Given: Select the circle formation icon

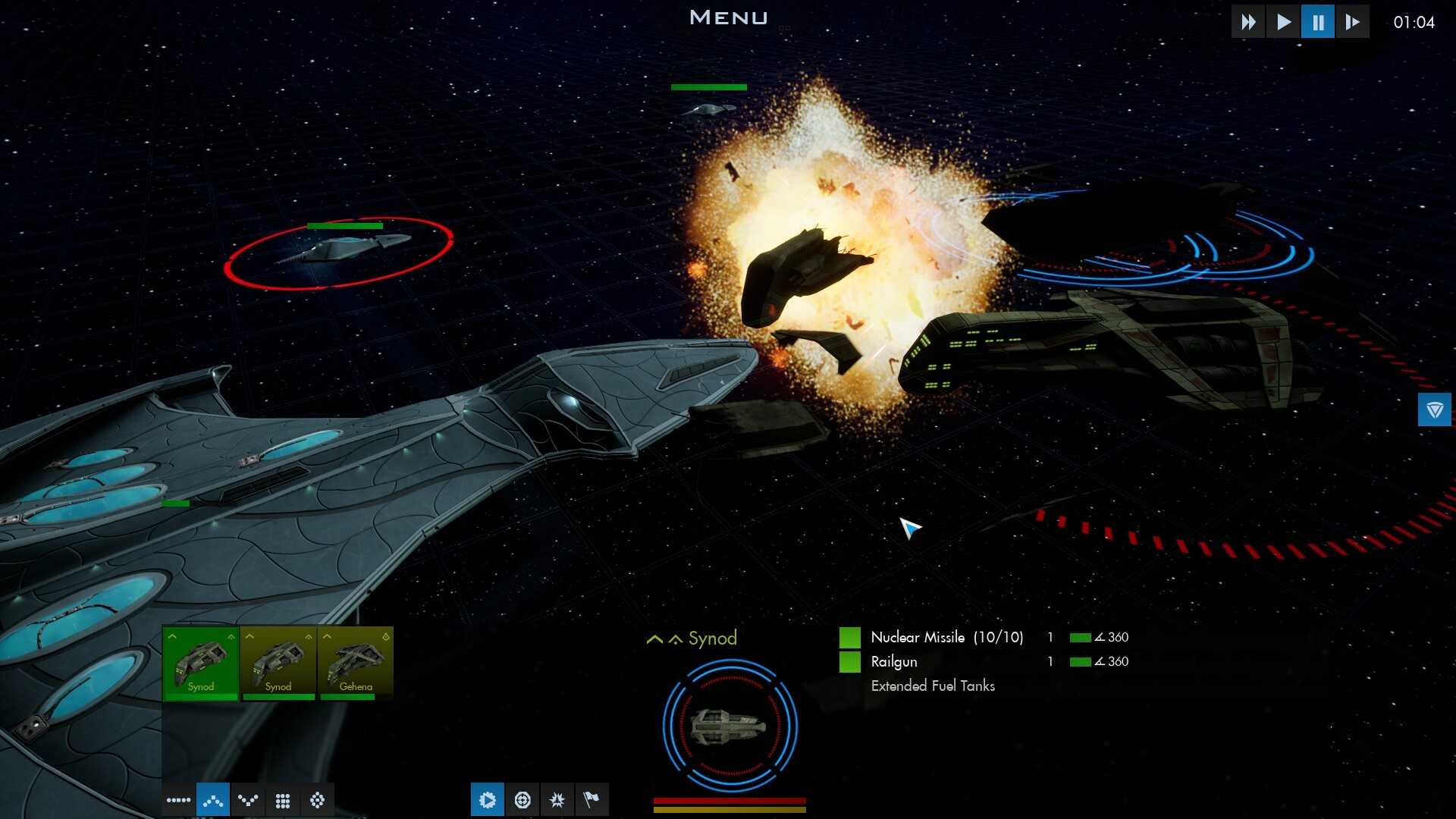Looking at the screenshot, I should tap(318, 799).
